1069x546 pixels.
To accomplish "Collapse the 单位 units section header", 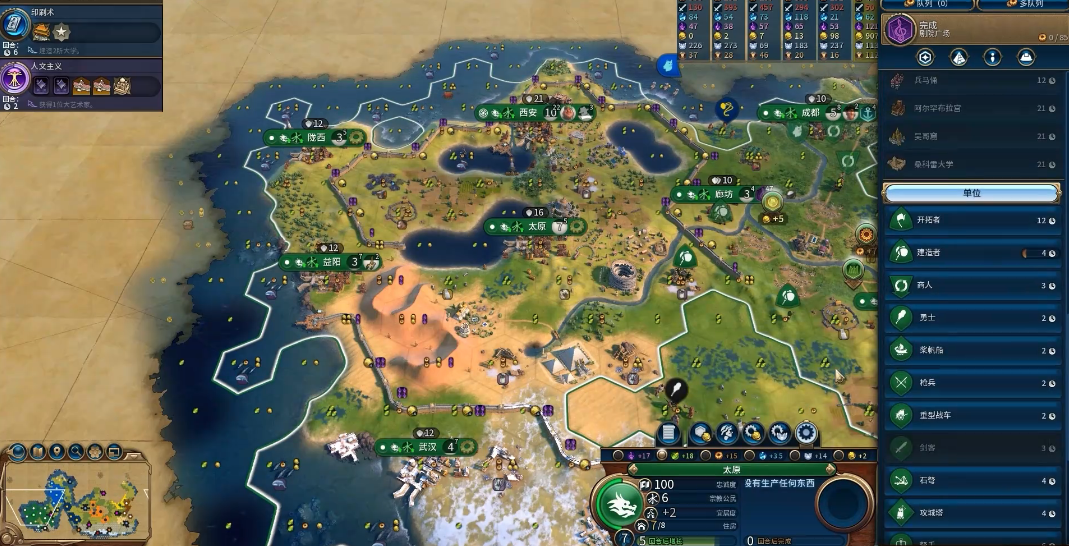I will point(970,192).
